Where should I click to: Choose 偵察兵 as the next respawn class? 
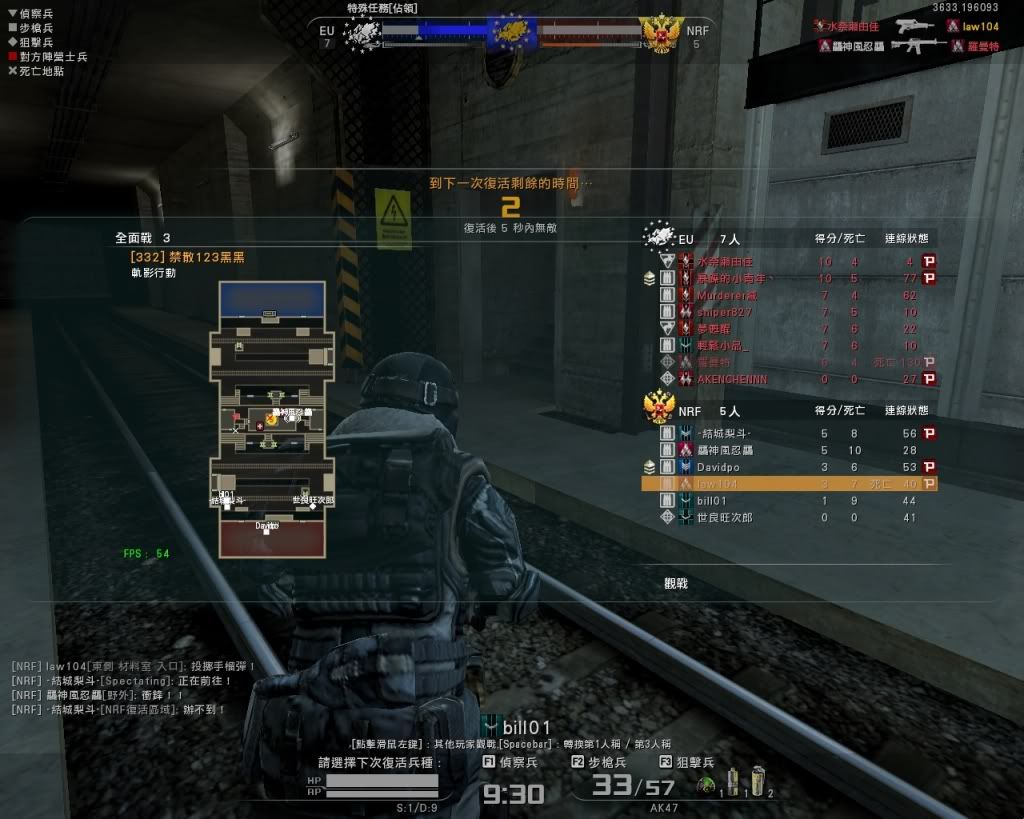510,762
